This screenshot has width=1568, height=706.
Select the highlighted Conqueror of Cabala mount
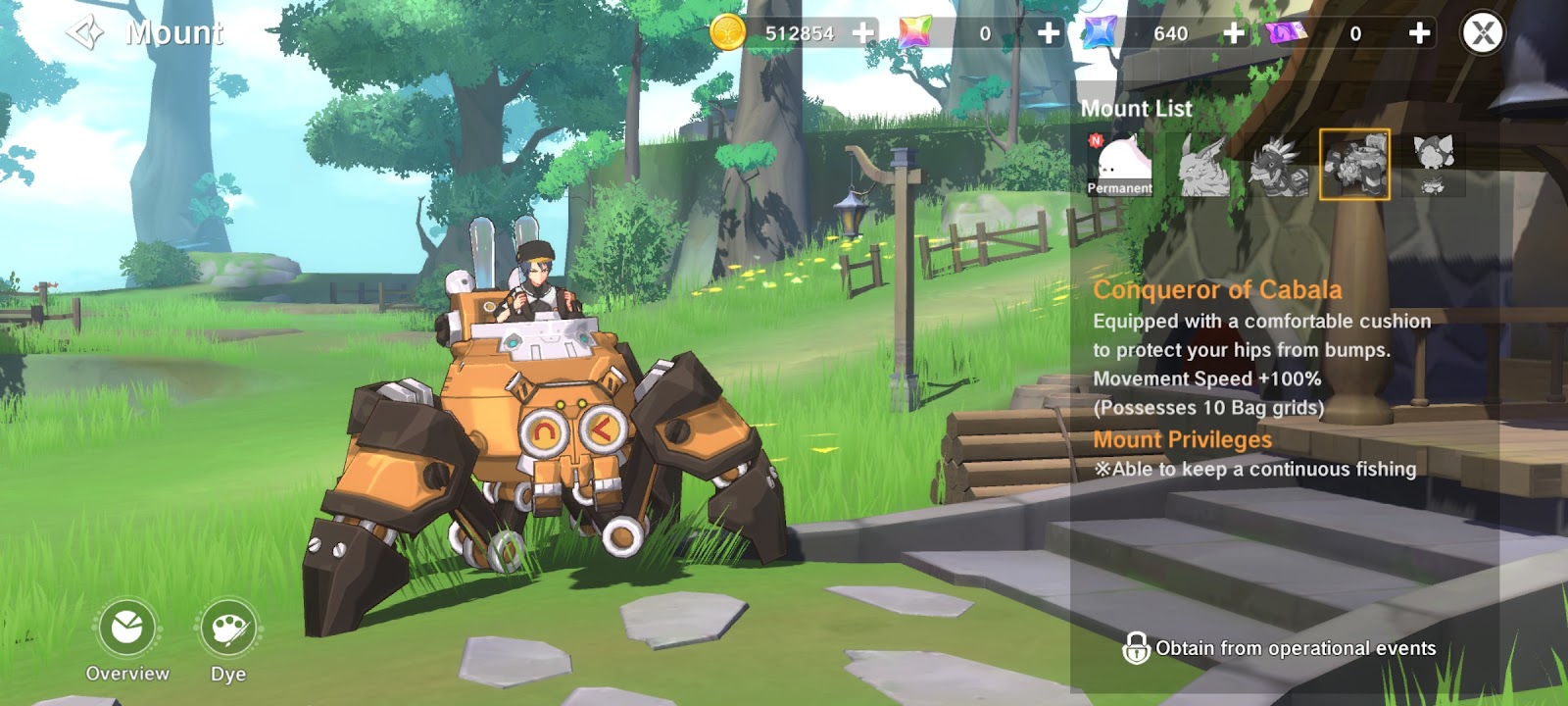click(1354, 165)
